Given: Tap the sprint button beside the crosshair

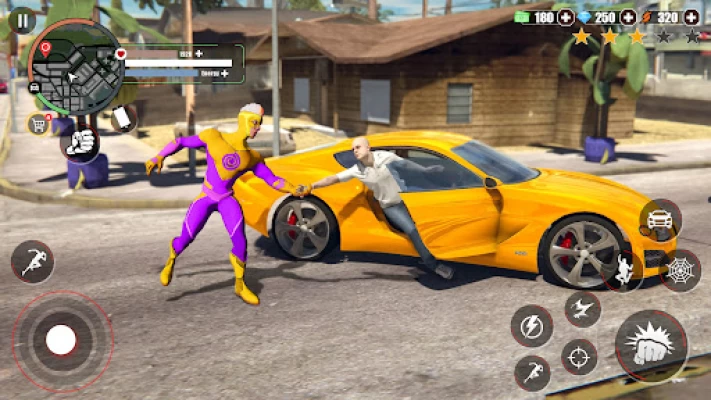Looking at the screenshot, I should coord(532,373).
